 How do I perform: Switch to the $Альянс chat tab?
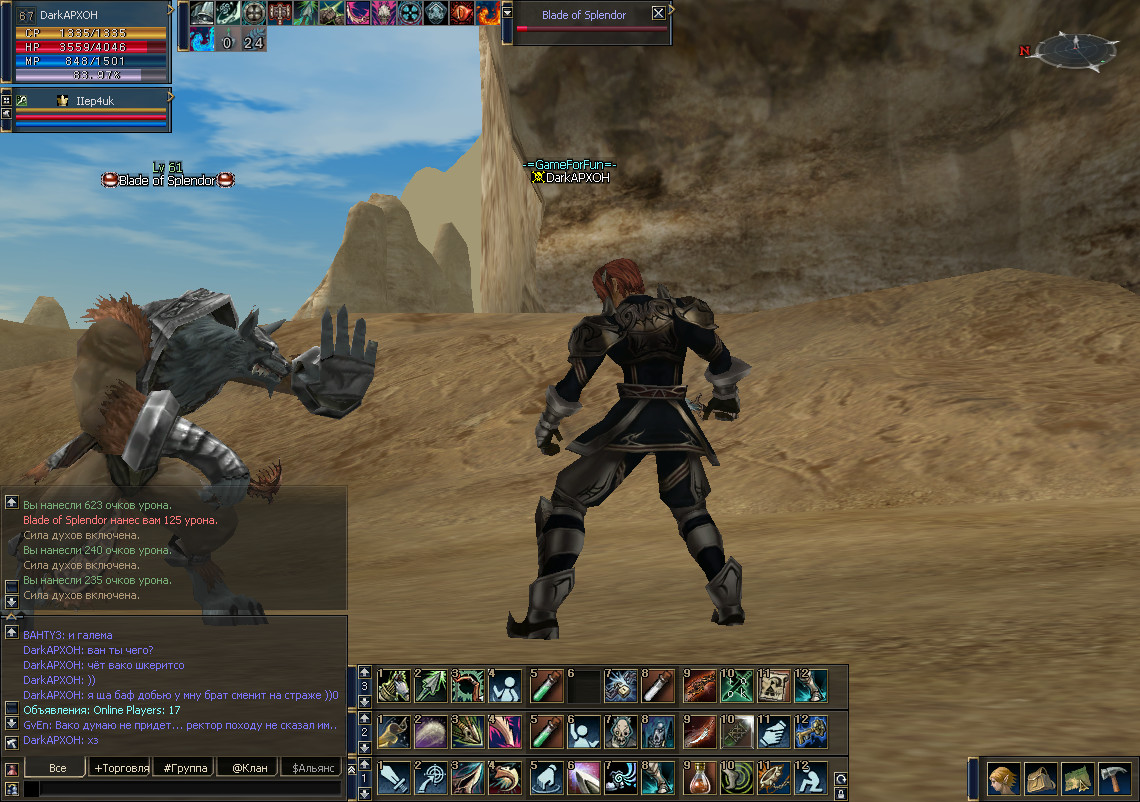click(x=310, y=768)
